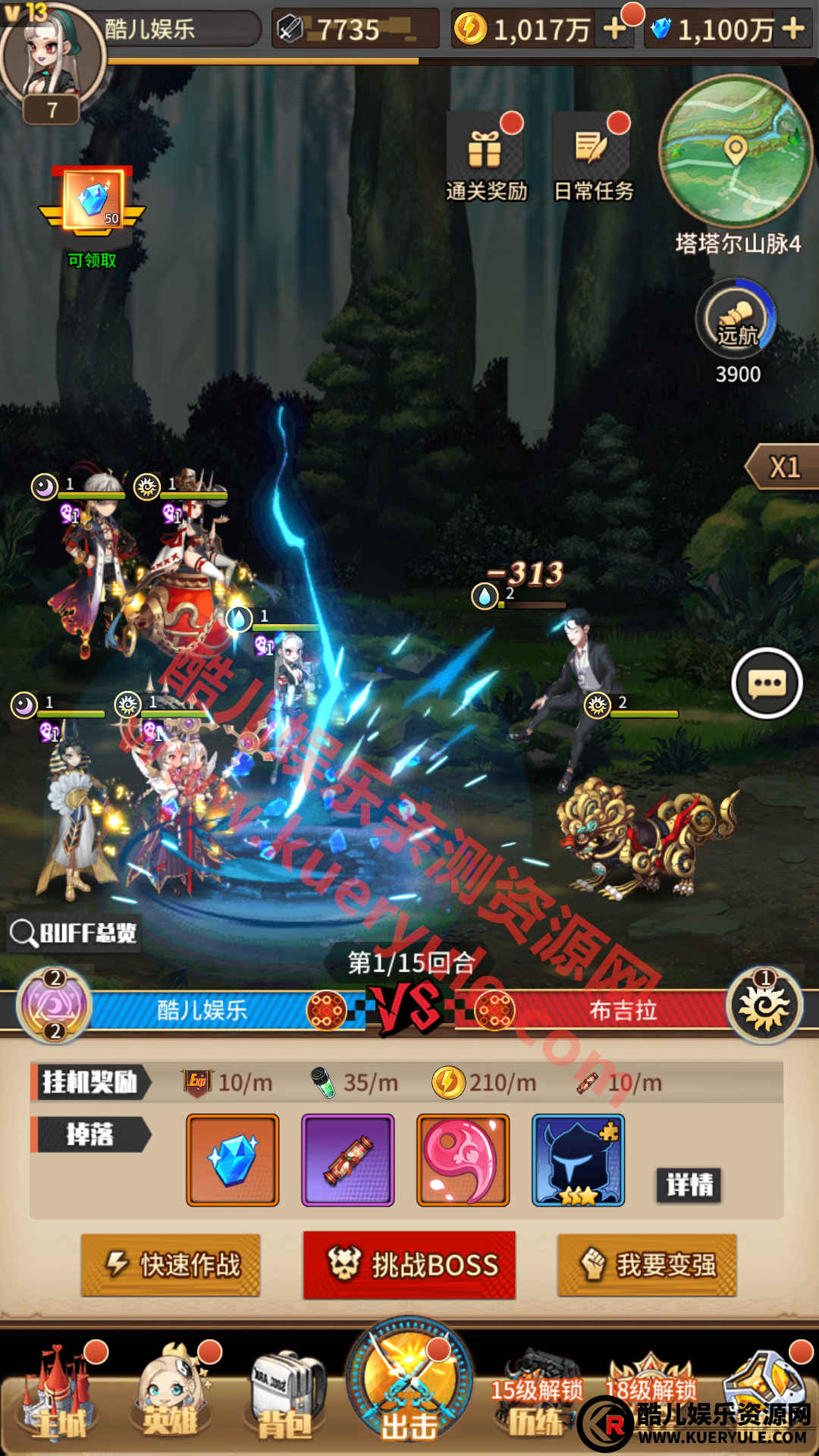Open 详情 drop details

689,1185
